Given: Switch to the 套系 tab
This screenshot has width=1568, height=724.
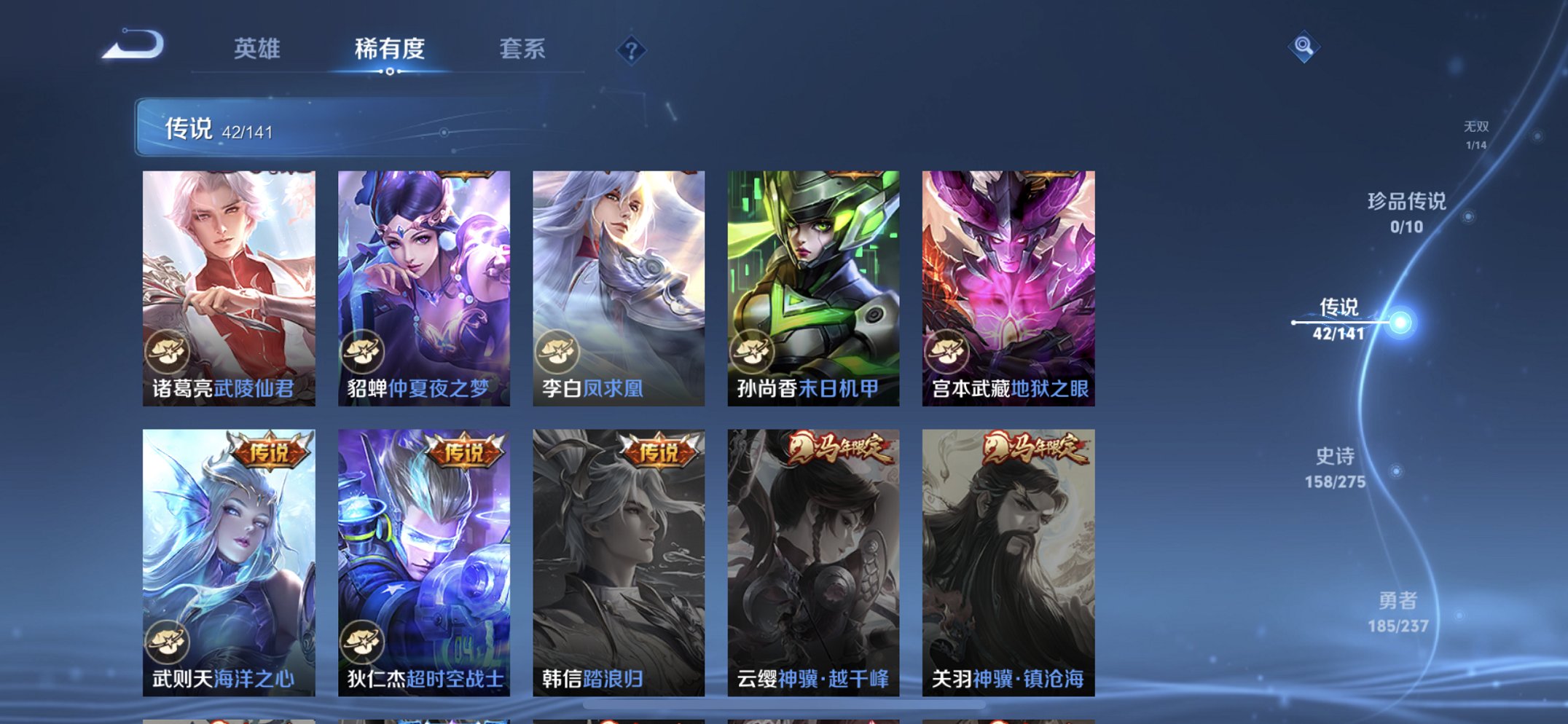Looking at the screenshot, I should (524, 50).
